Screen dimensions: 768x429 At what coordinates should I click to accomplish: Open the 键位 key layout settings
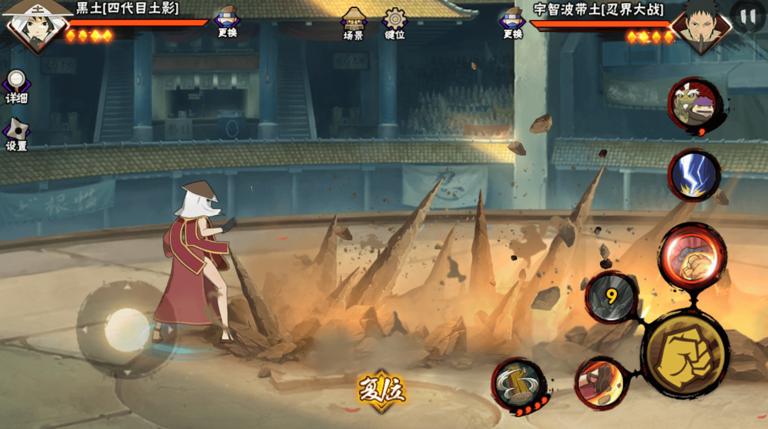(x=395, y=22)
